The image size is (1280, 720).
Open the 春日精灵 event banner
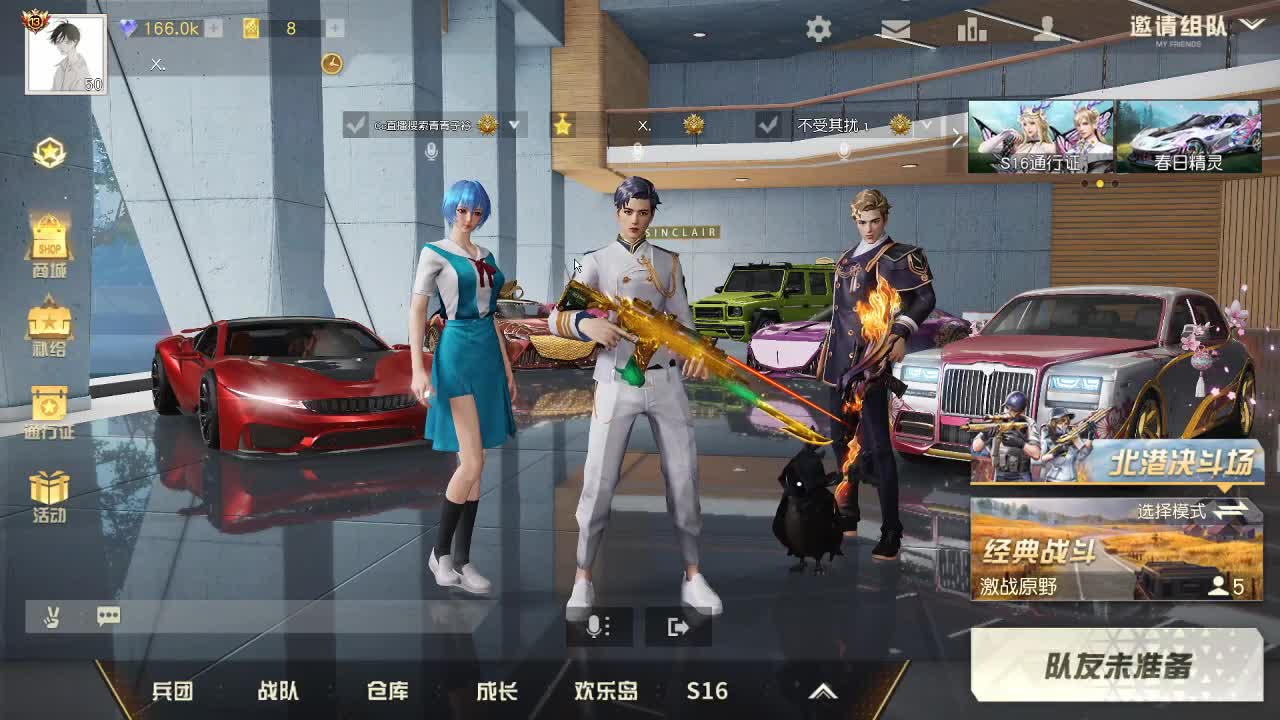pyautogui.click(x=1190, y=137)
